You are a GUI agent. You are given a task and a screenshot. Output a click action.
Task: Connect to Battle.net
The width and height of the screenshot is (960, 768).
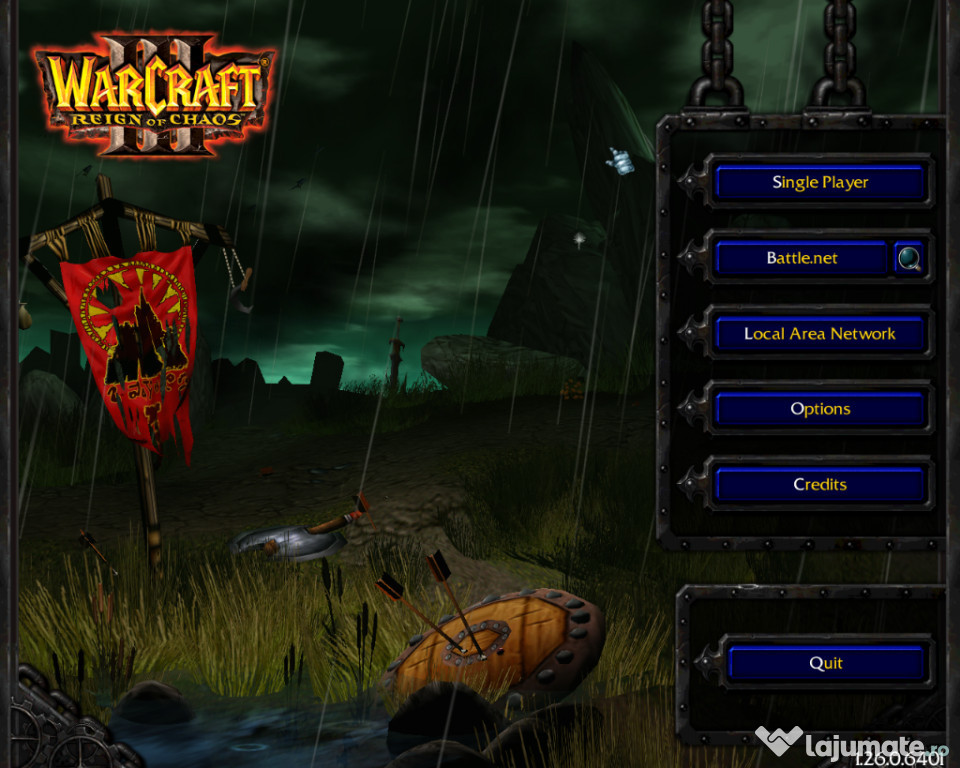[801, 258]
